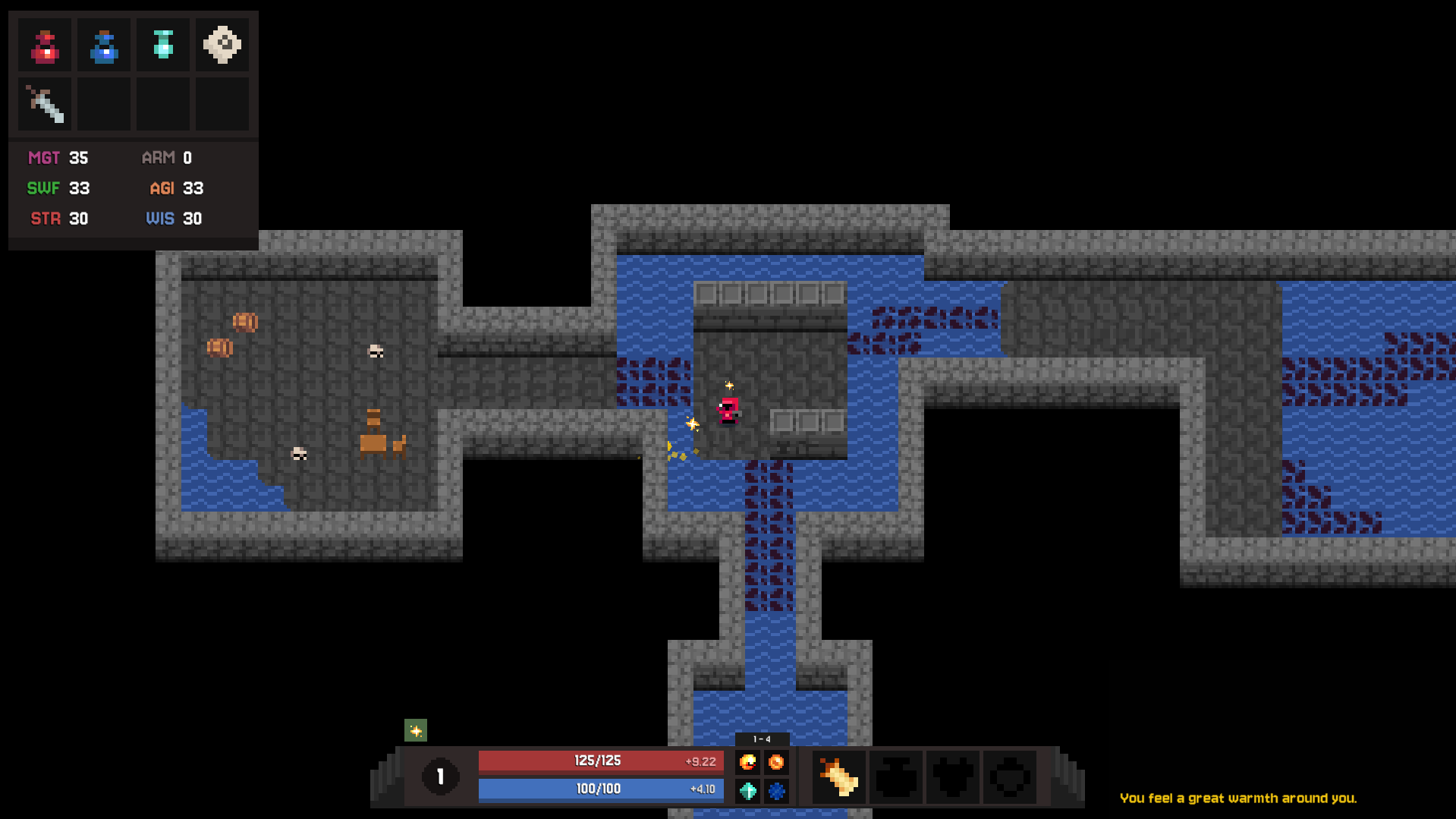1456x819 pixels.
Task: Trigger the dark blue orb spell
Action: tap(776, 791)
